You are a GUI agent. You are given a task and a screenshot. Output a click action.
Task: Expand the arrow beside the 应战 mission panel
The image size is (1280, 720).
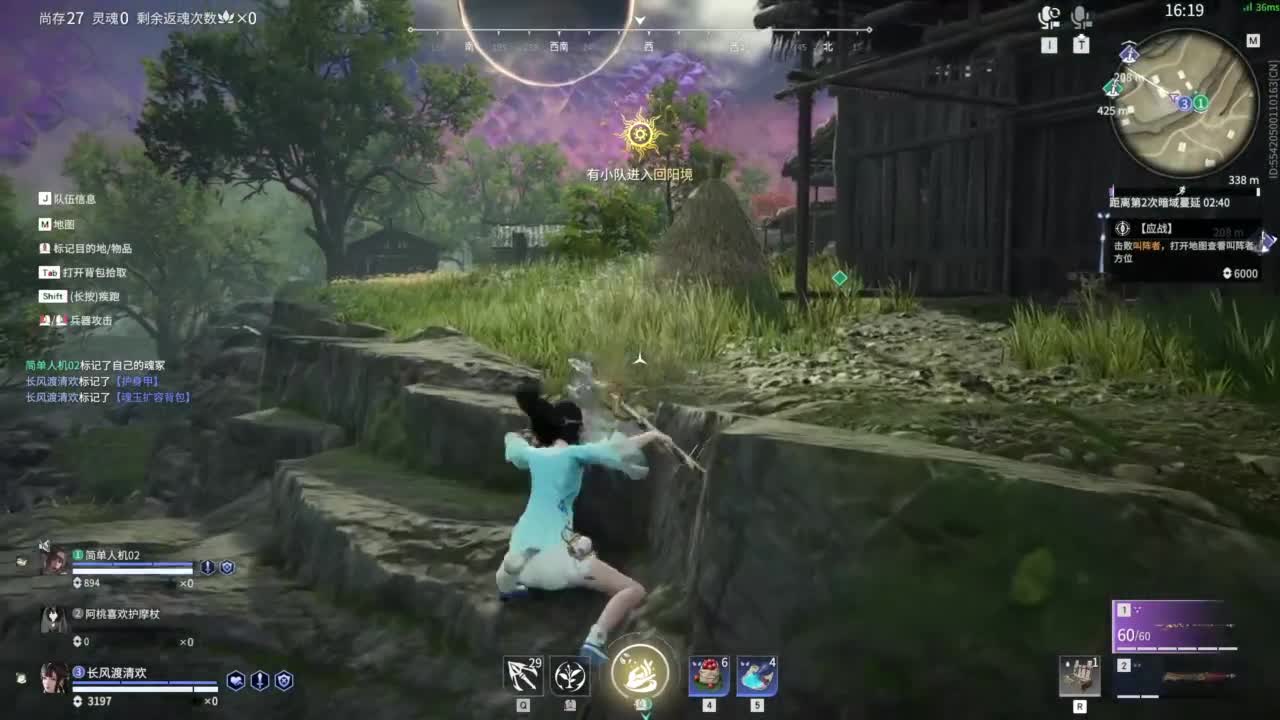1270,240
